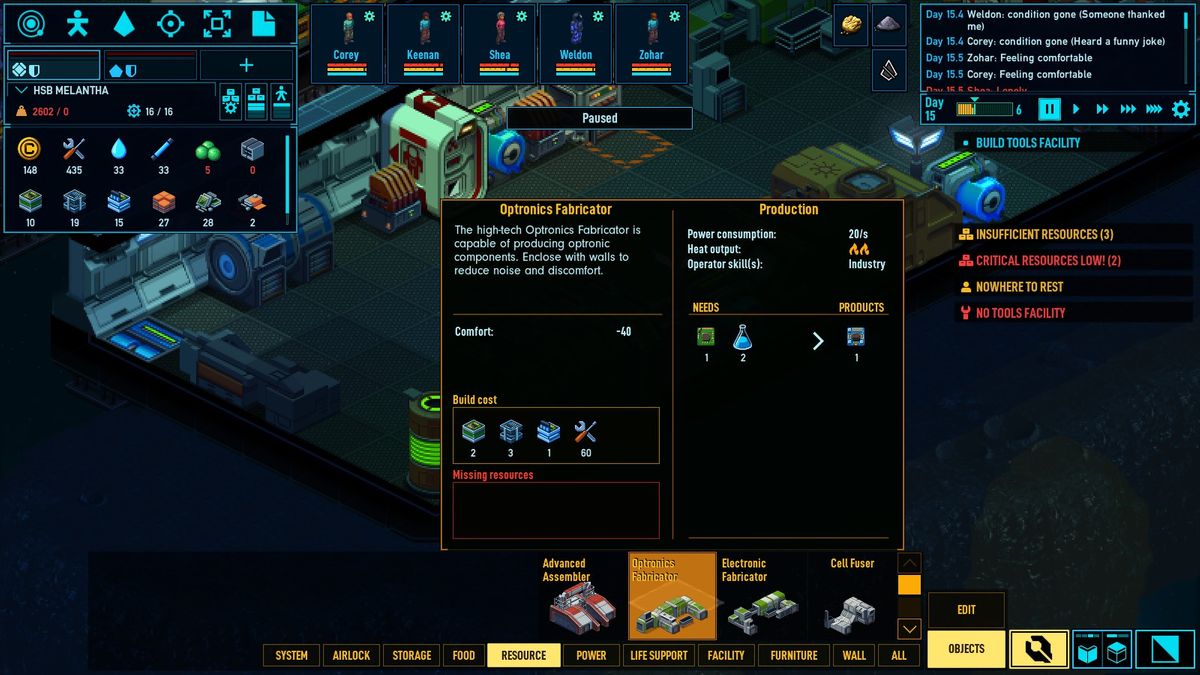1200x675 pixels.
Task: Expand the HSB MELANTHA ship dropdown
Action: pos(22,91)
